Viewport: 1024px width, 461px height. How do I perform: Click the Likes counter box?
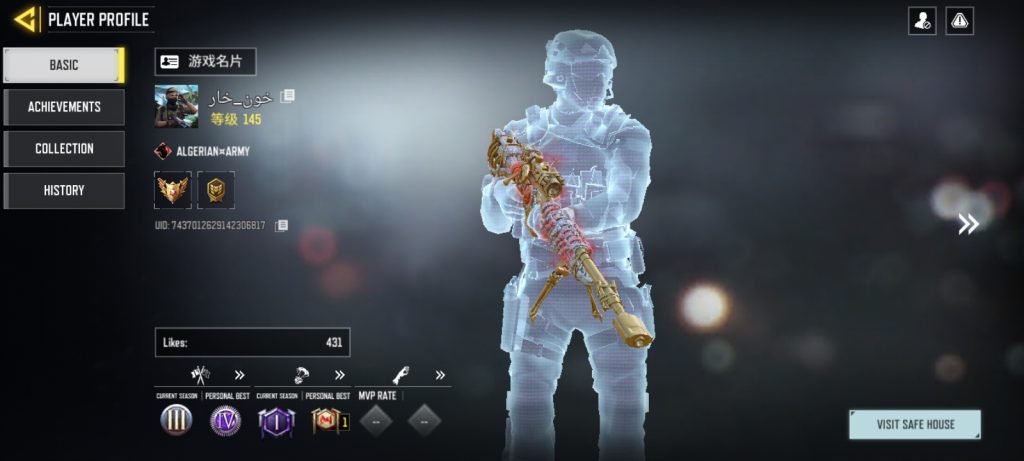pos(252,342)
